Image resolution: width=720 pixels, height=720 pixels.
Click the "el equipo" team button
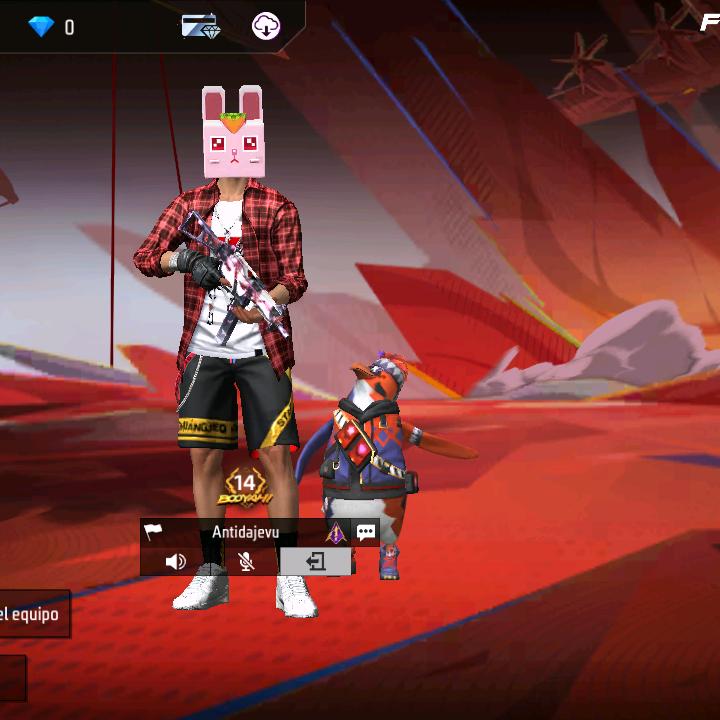tap(32, 614)
